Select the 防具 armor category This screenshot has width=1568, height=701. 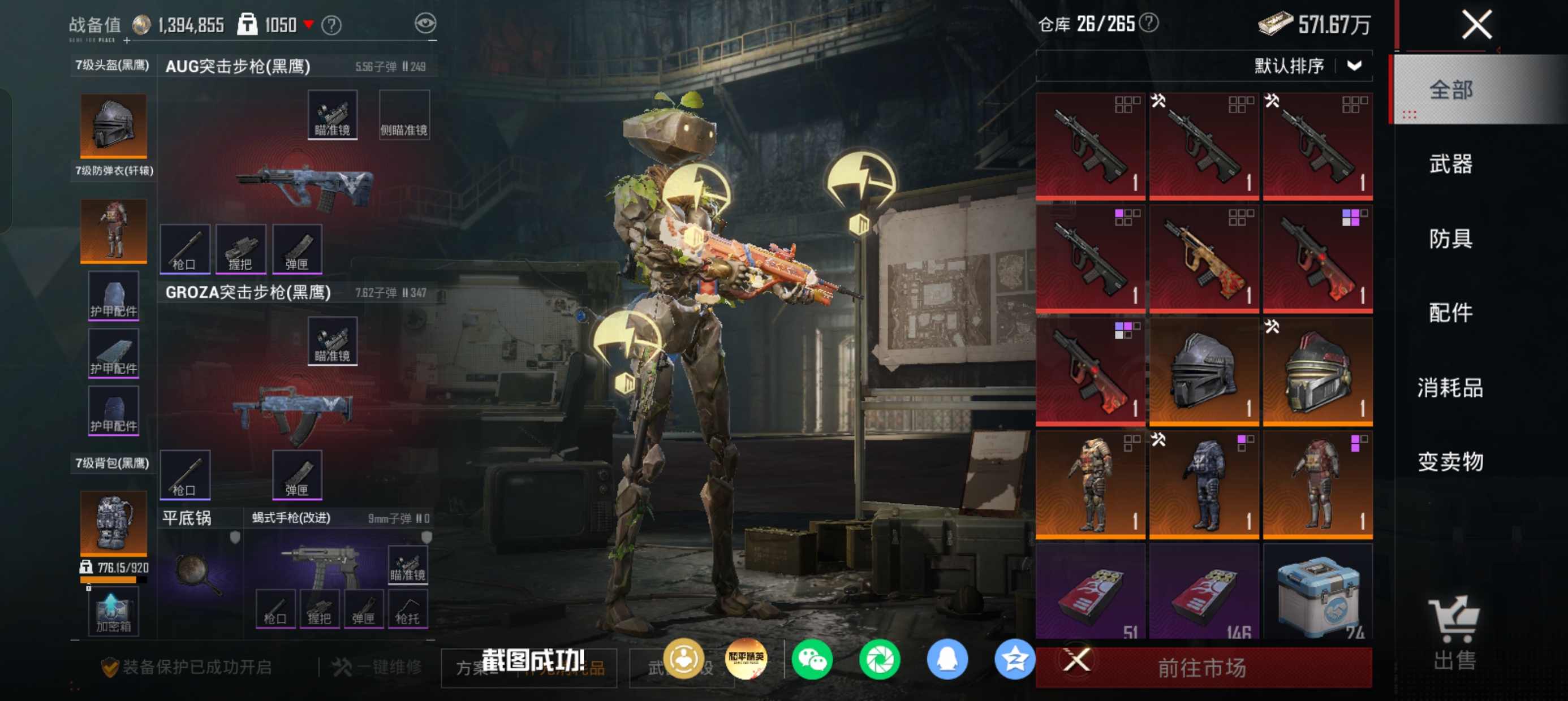[x=1450, y=239]
